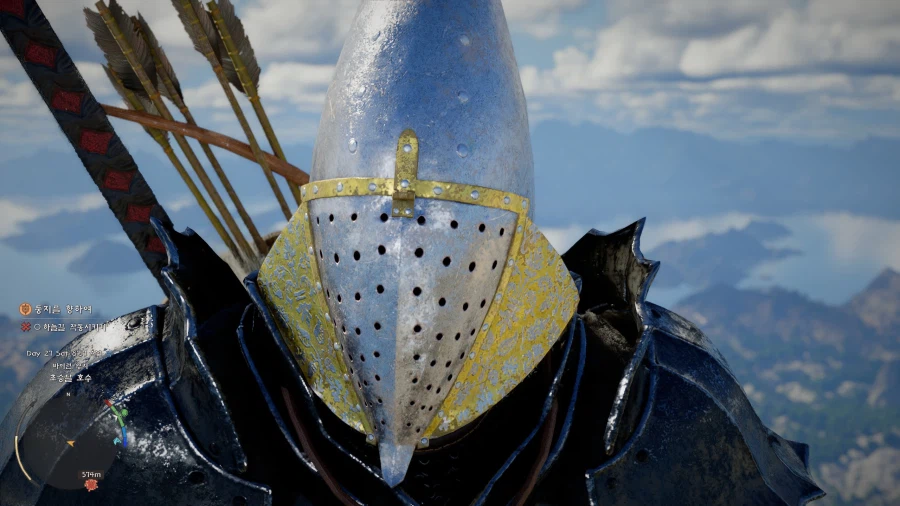The image size is (900, 506).
Task: Click the red objective marker below the minimap
Action: [91, 485]
